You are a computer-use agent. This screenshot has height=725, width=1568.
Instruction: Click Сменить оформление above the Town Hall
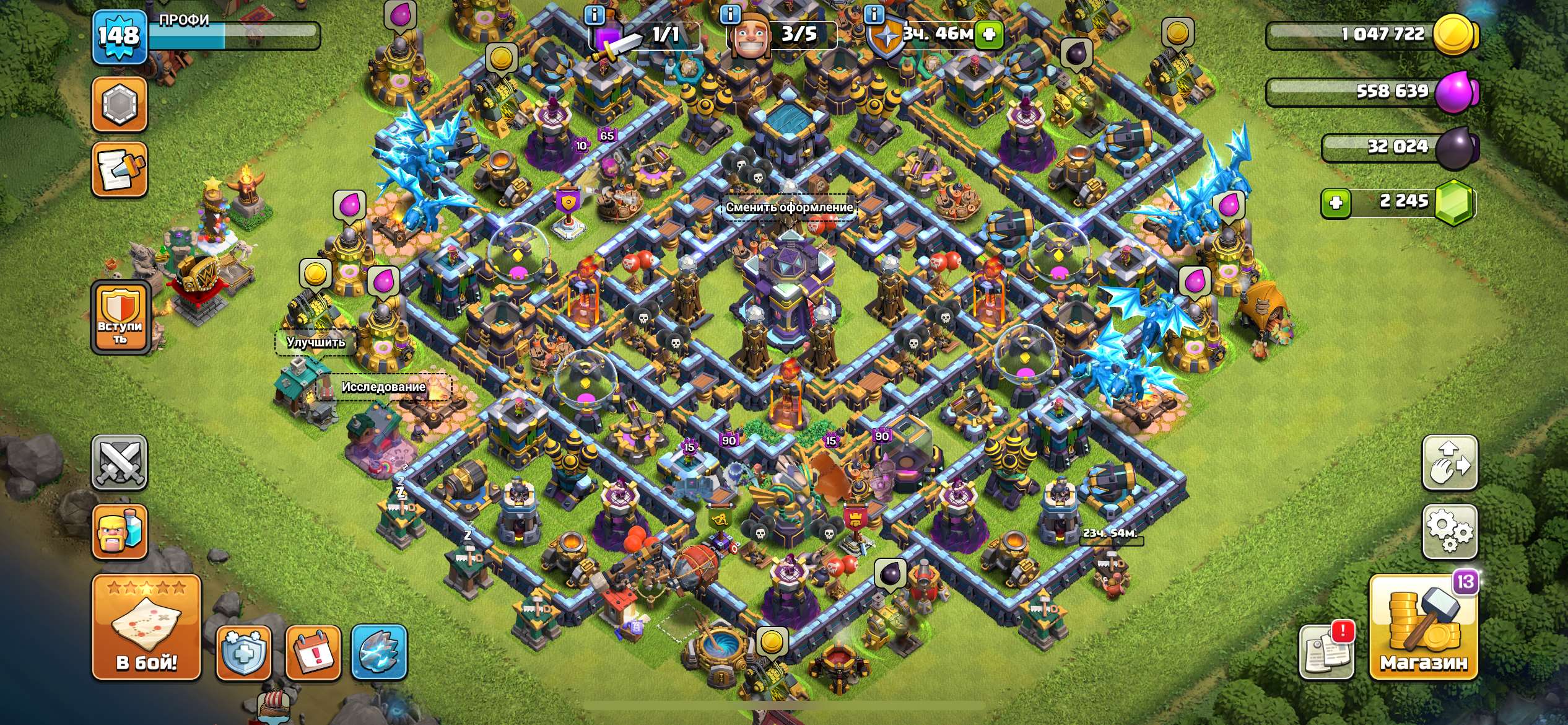(x=791, y=209)
